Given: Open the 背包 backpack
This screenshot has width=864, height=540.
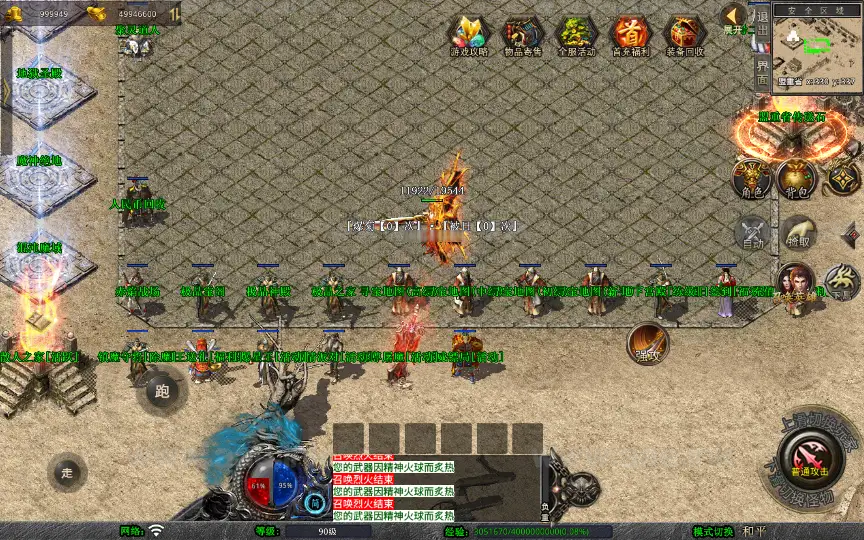Looking at the screenshot, I should (797, 176).
